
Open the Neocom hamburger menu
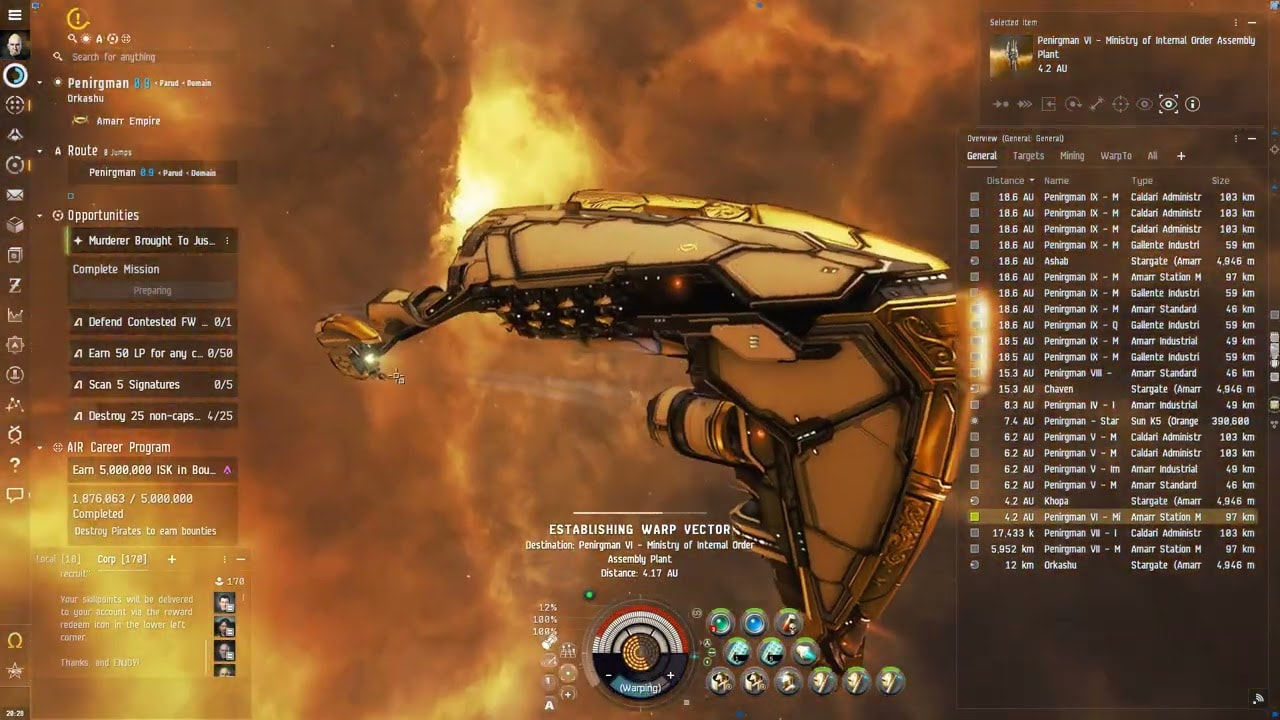tap(15, 15)
